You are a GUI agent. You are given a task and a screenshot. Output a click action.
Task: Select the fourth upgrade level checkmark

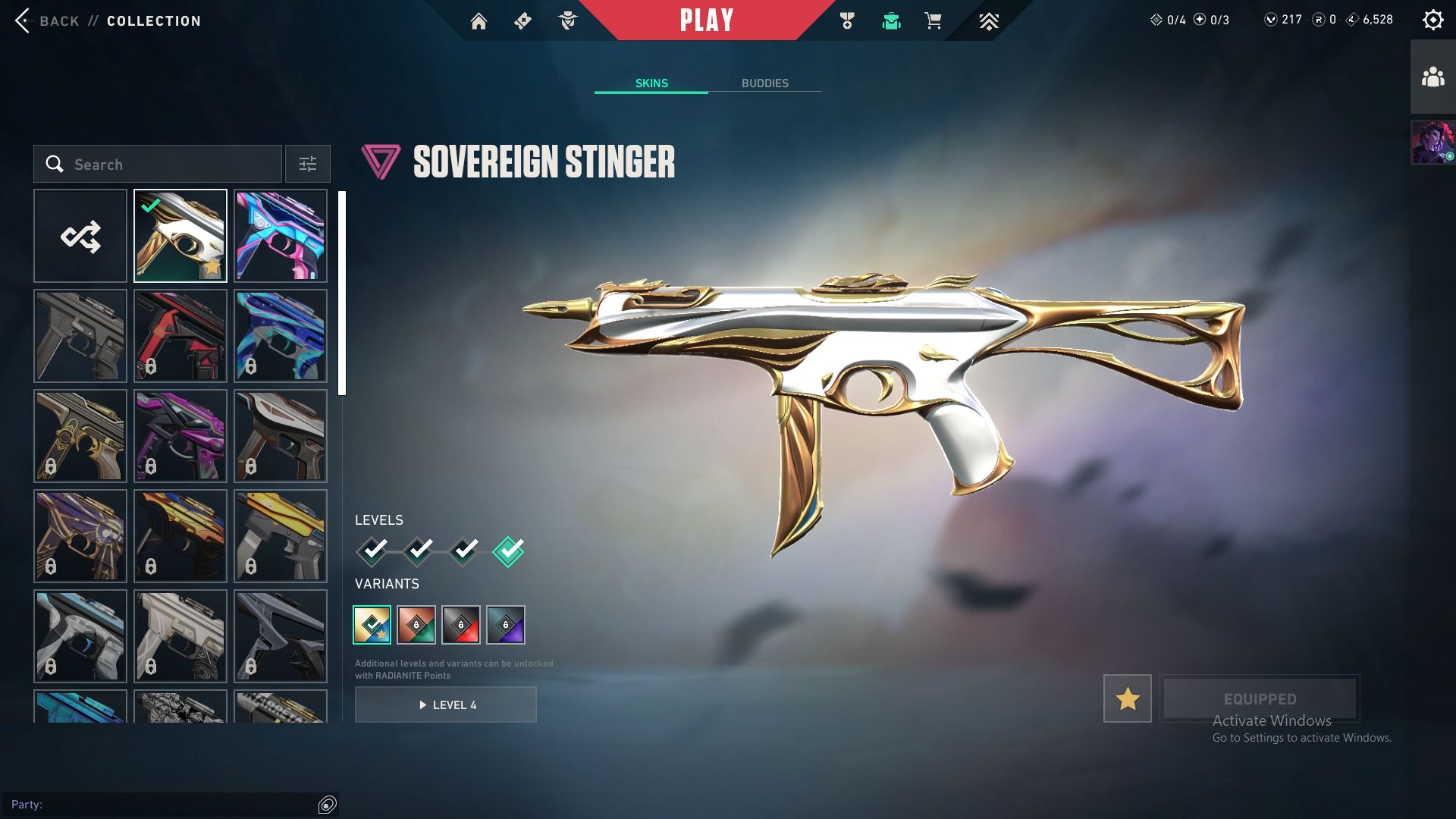pyautogui.click(x=508, y=551)
